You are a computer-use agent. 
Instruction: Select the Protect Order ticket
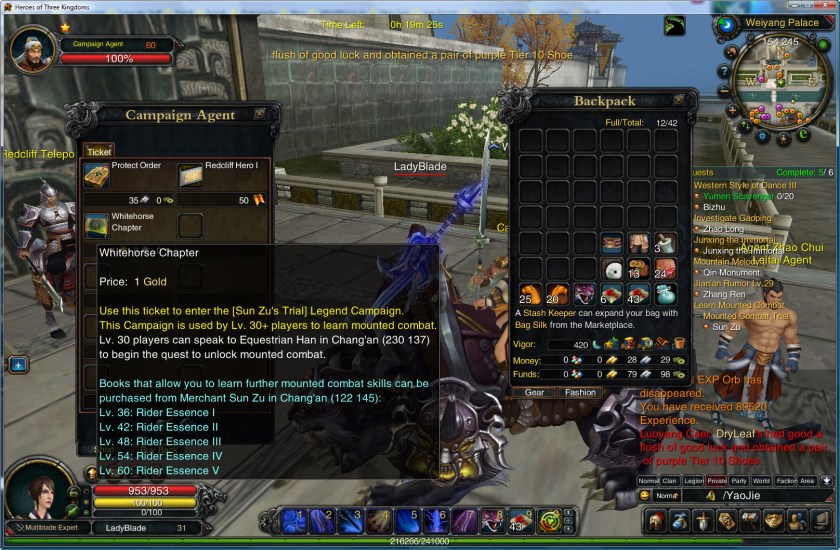[x=97, y=176]
